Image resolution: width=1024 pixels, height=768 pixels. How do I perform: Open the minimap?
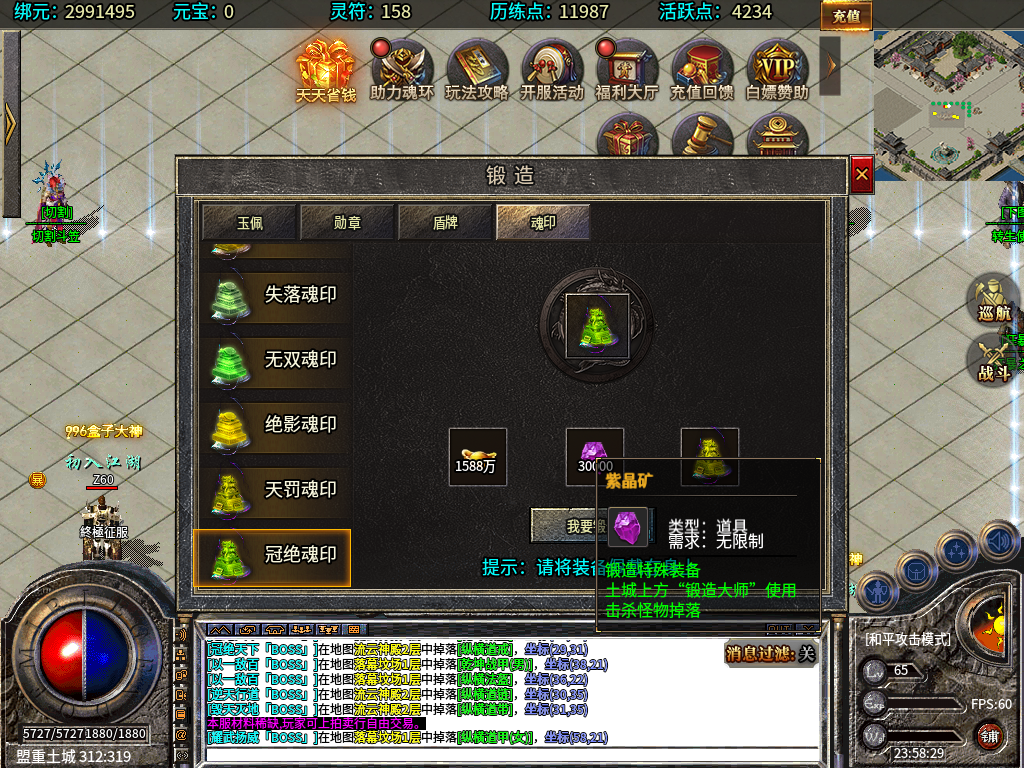(x=948, y=105)
